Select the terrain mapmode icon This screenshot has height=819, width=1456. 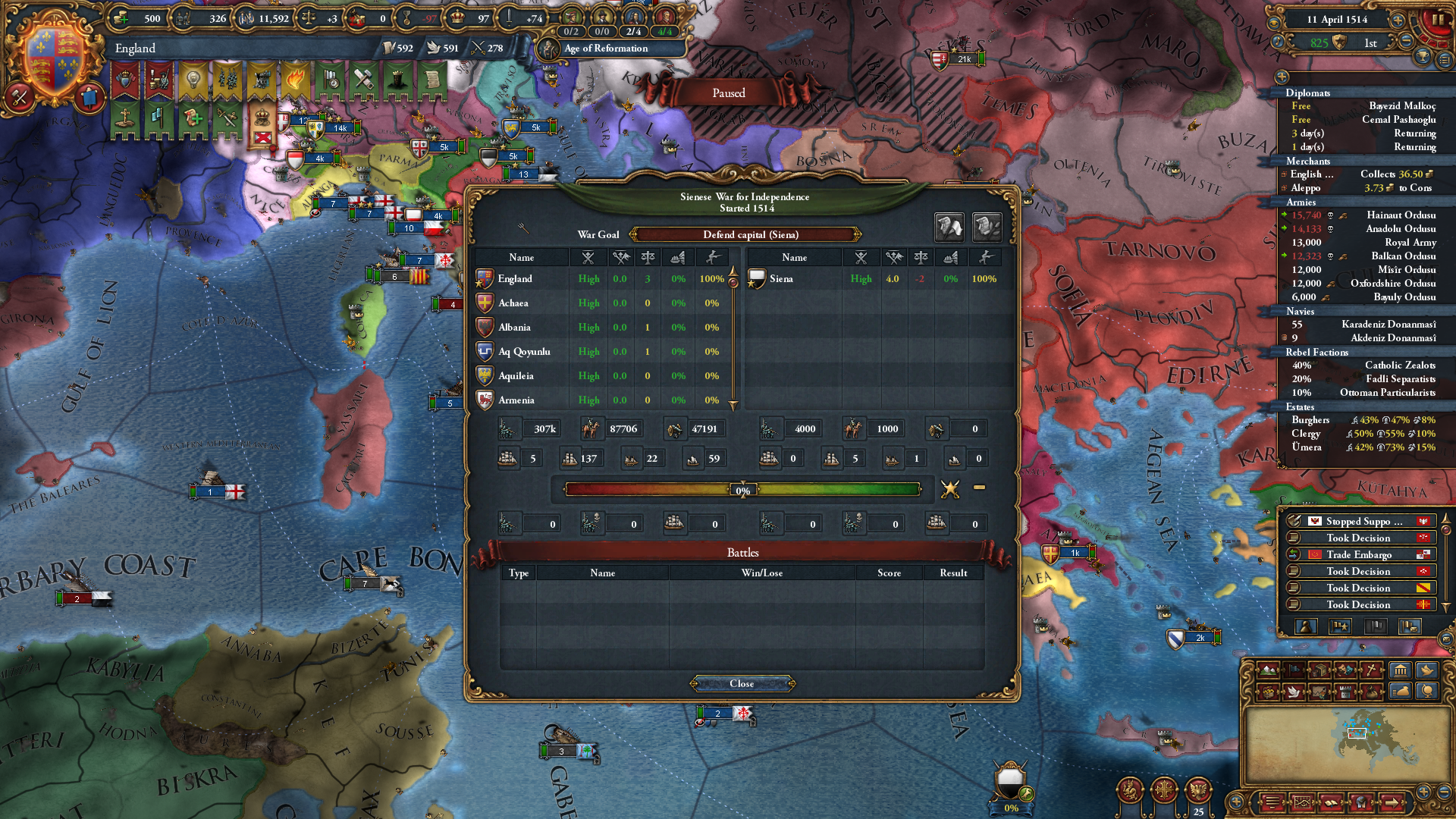(x=1266, y=671)
